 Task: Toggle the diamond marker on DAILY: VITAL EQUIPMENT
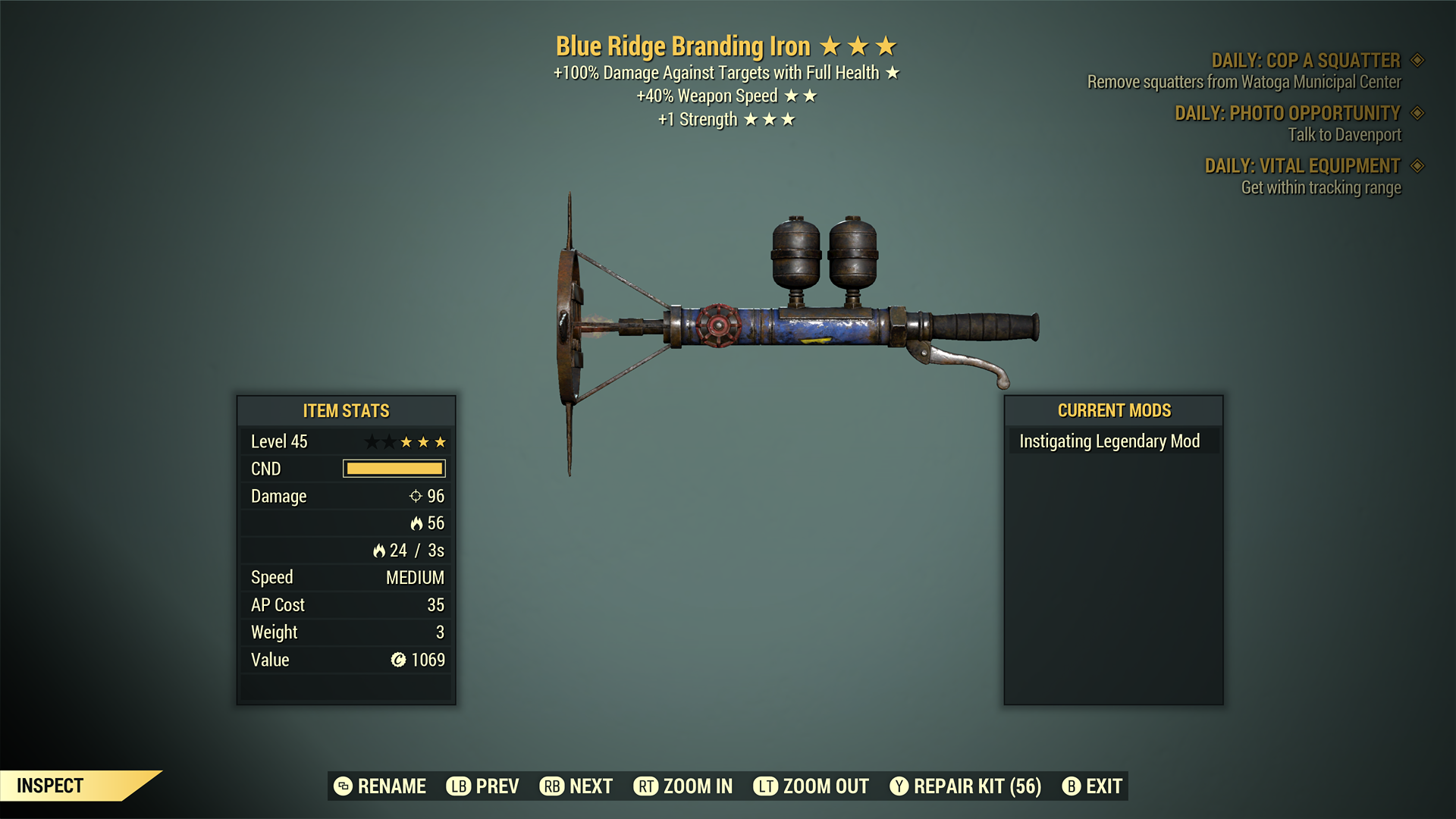click(1418, 165)
